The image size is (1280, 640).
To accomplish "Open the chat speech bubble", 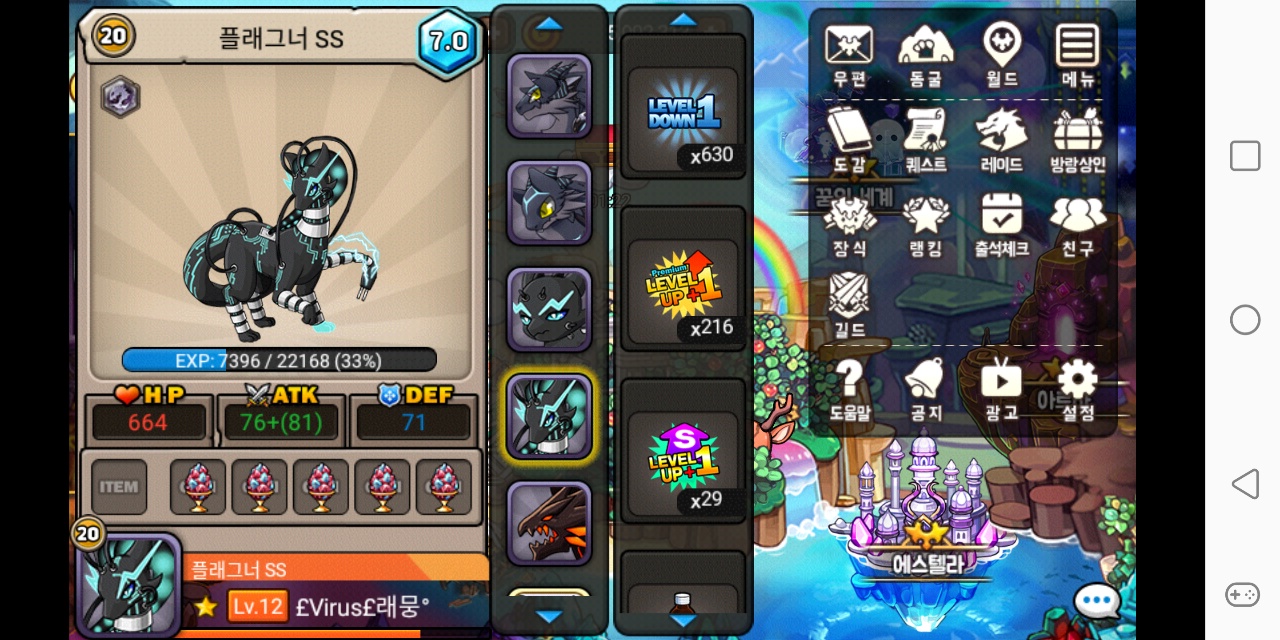I will pos(1096,602).
